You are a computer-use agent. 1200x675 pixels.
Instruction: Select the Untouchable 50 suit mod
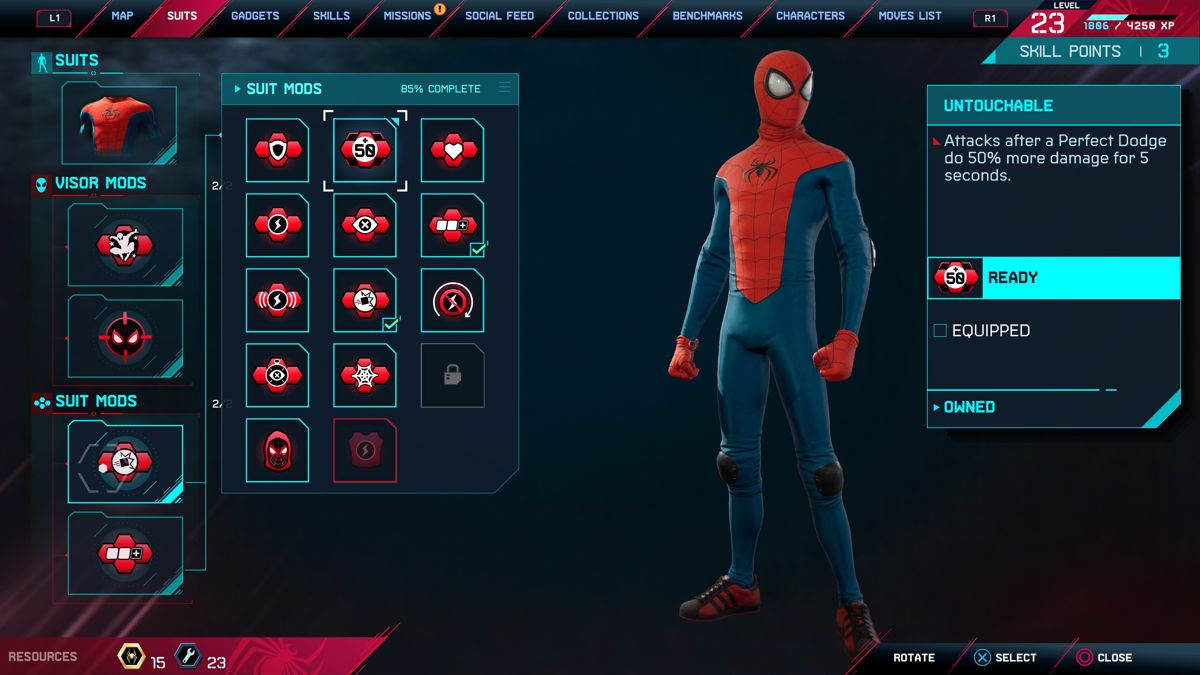click(365, 150)
